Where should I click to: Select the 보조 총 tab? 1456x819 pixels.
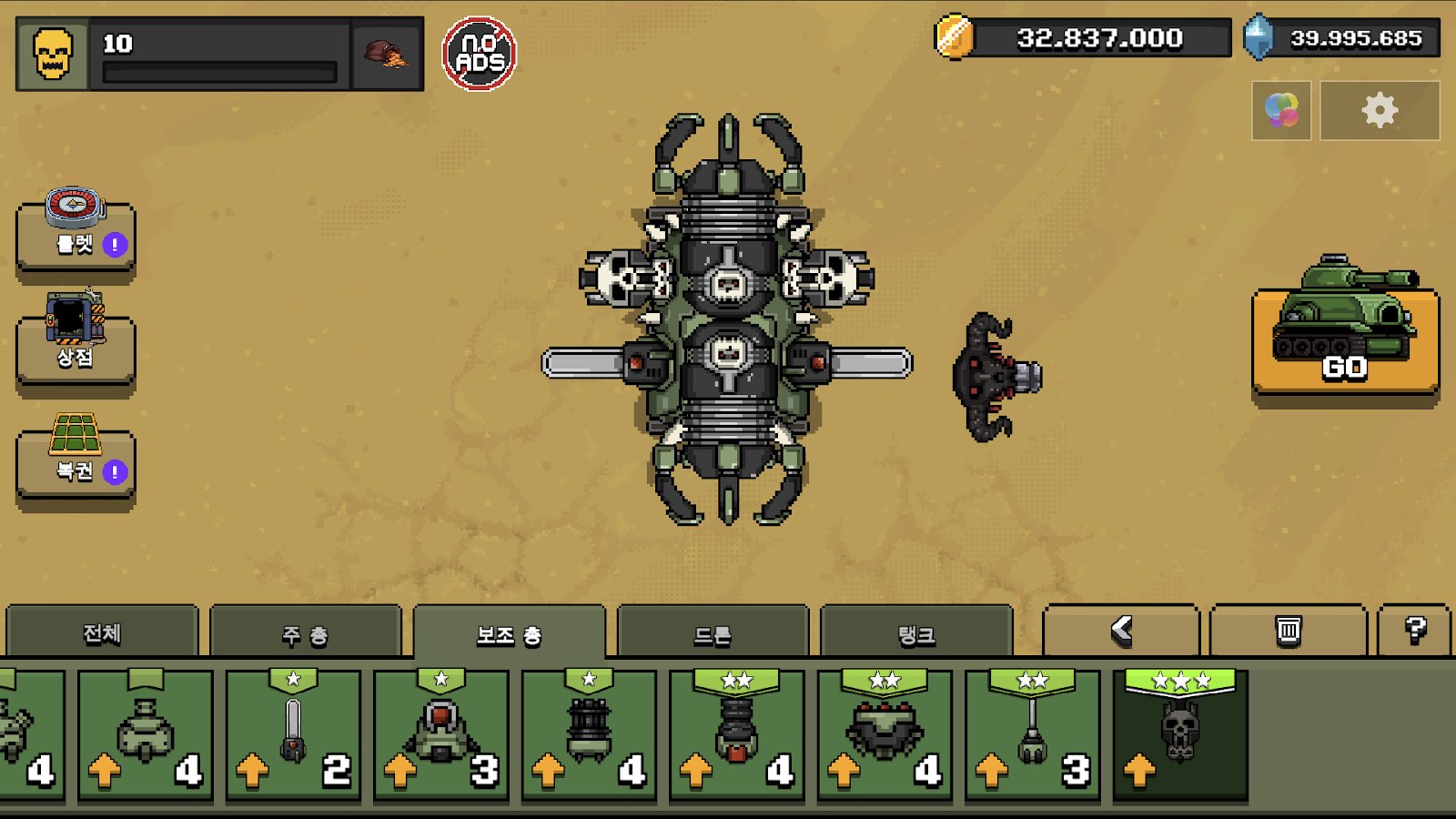pyautogui.click(x=509, y=634)
